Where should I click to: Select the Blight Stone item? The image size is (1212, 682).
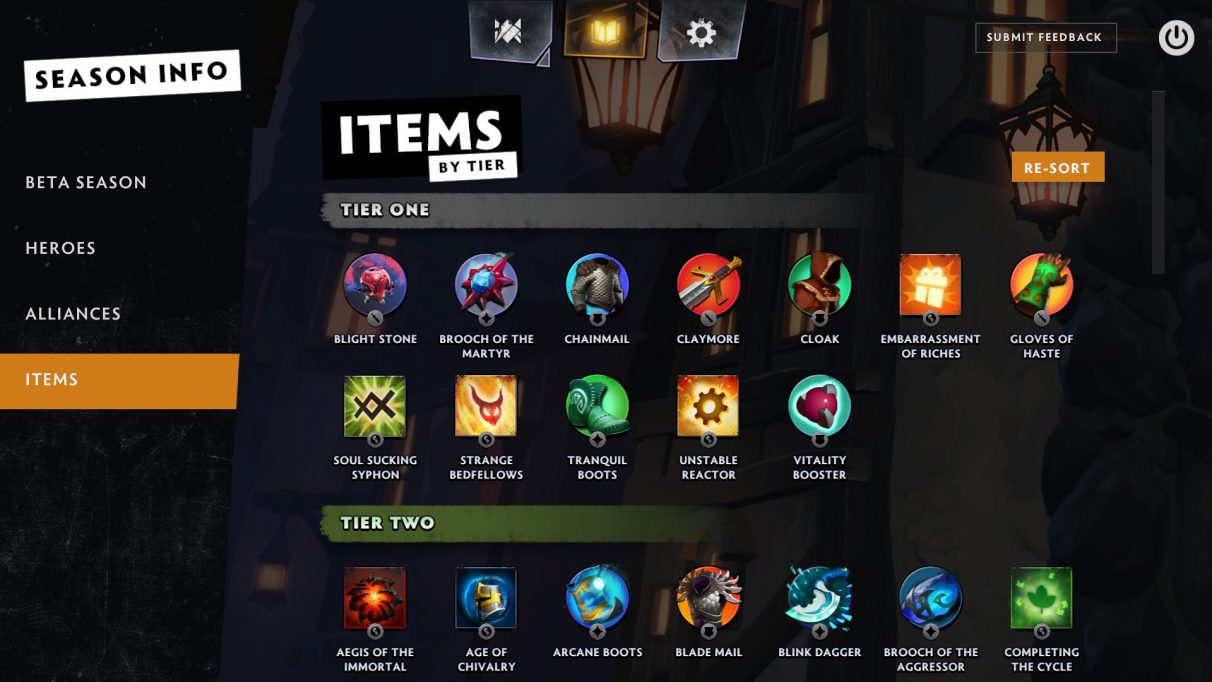375,285
